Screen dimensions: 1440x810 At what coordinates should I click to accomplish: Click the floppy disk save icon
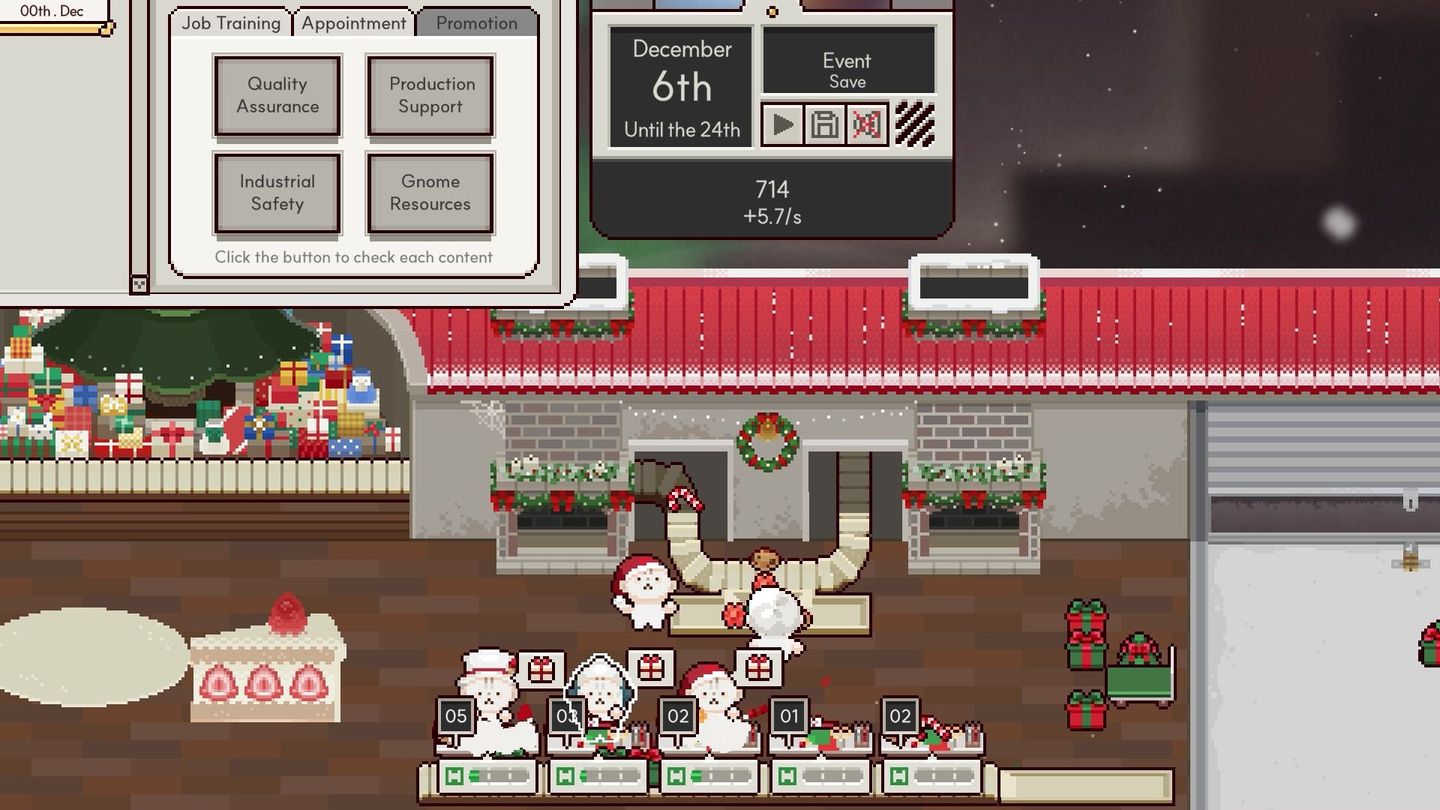point(825,124)
